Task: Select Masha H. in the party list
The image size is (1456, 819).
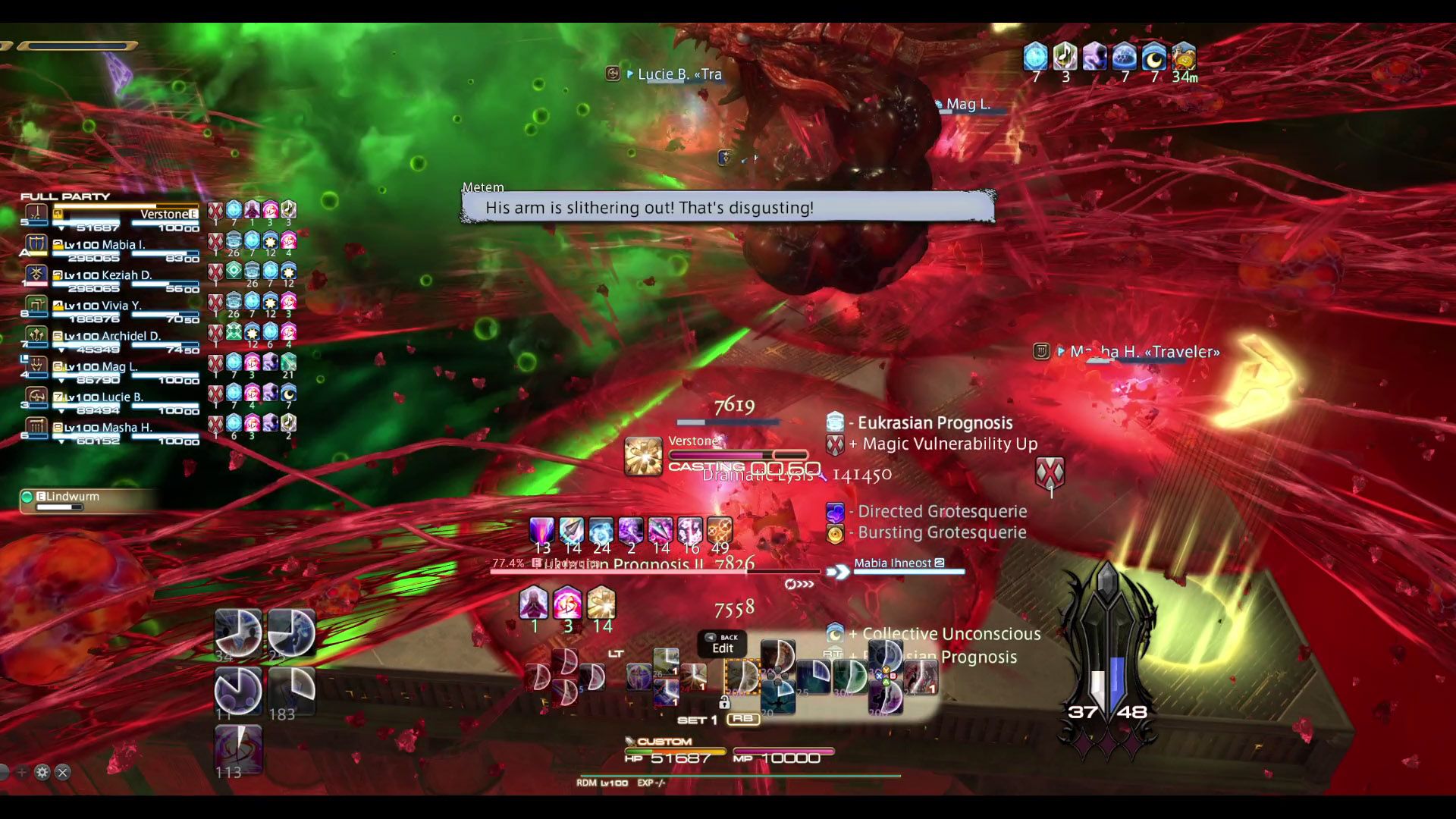Action: tap(126, 427)
